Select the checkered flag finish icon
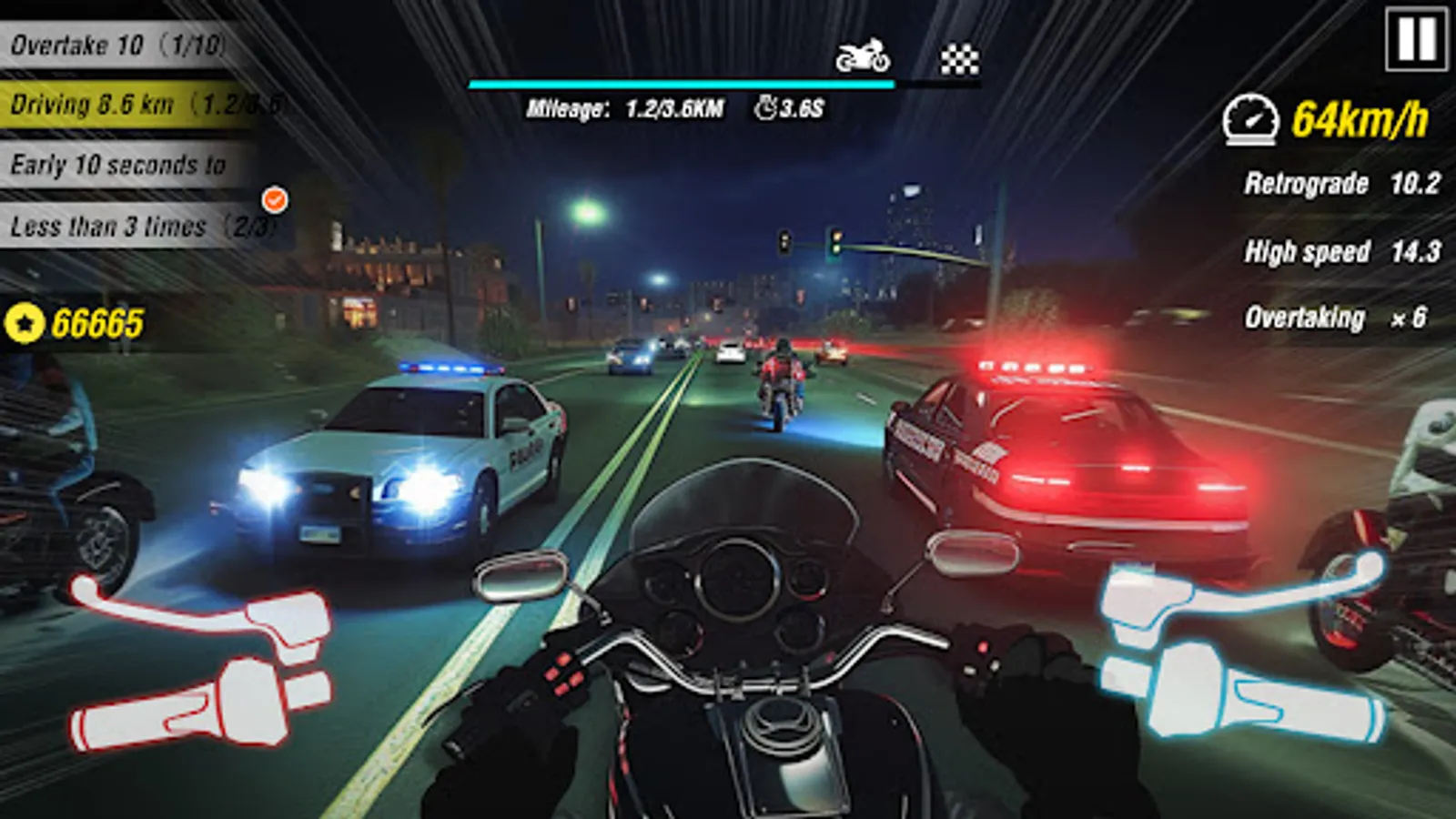Viewport: 1456px width, 819px height. point(960,56)
